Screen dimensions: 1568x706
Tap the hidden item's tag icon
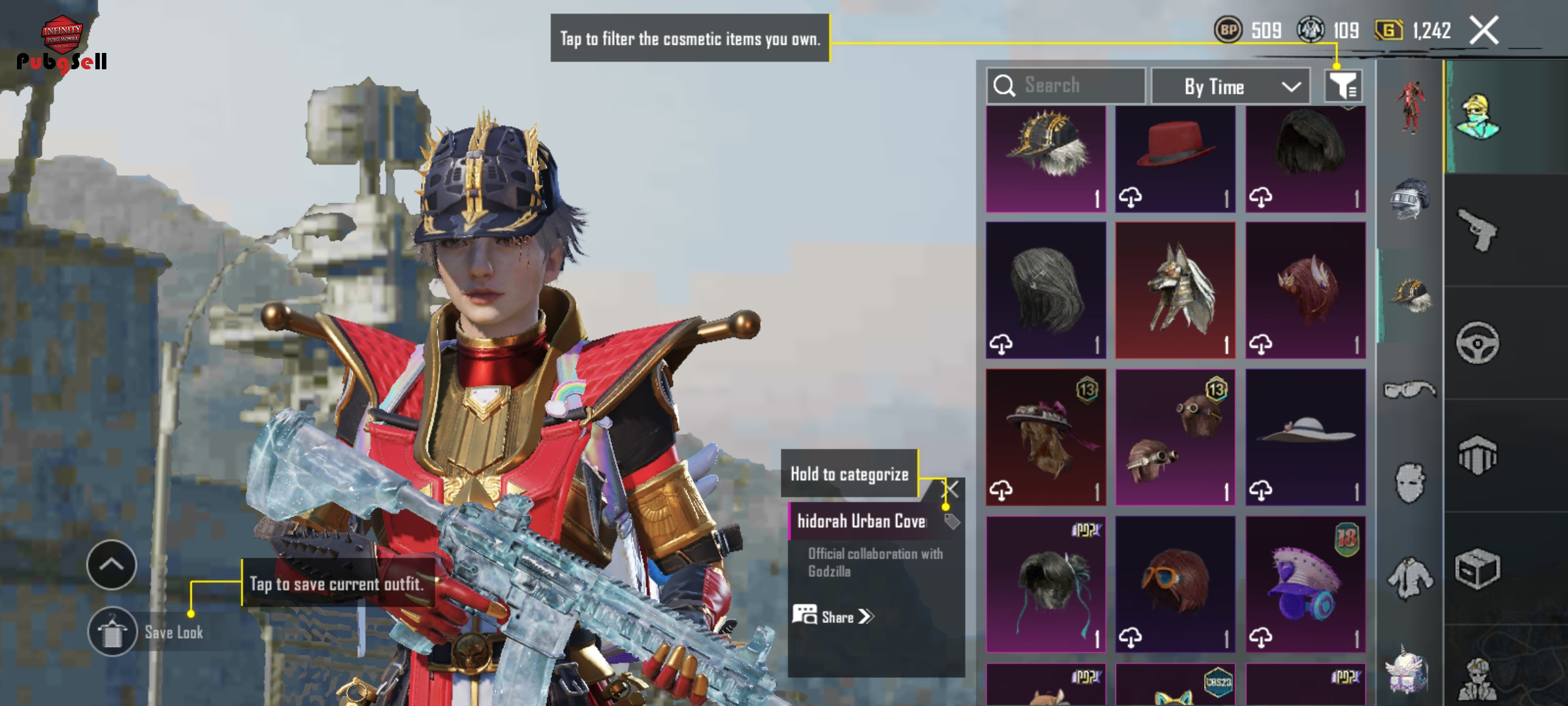[952, 521]
